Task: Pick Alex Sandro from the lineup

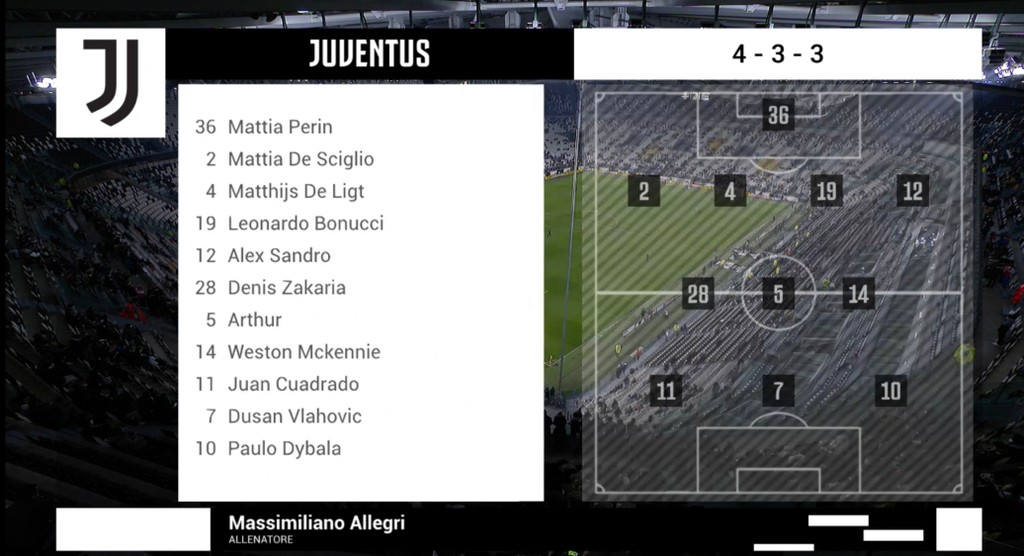Action: pyautogui.click(x=279, y=255)
